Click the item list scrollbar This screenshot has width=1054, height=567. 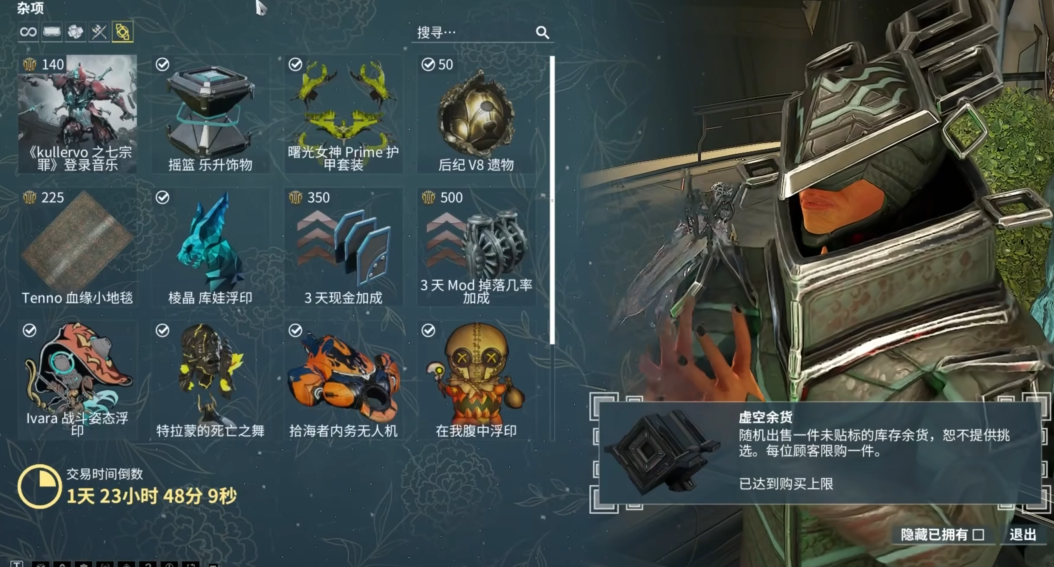pos(552,200)
